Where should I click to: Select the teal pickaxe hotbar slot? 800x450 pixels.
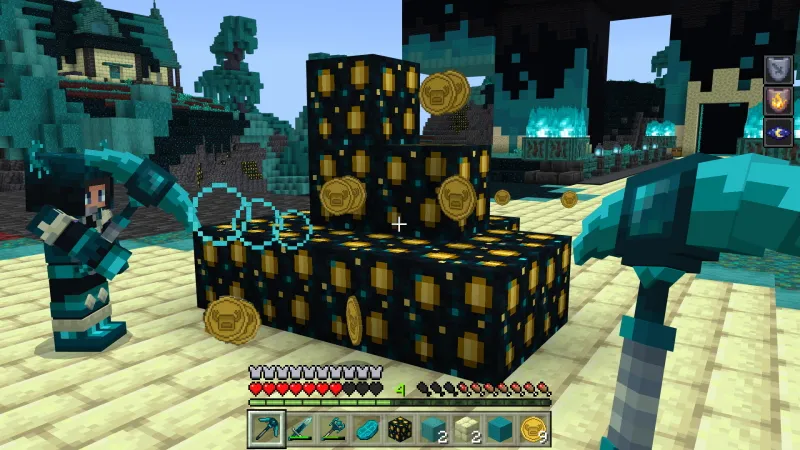tap(267, 429)
